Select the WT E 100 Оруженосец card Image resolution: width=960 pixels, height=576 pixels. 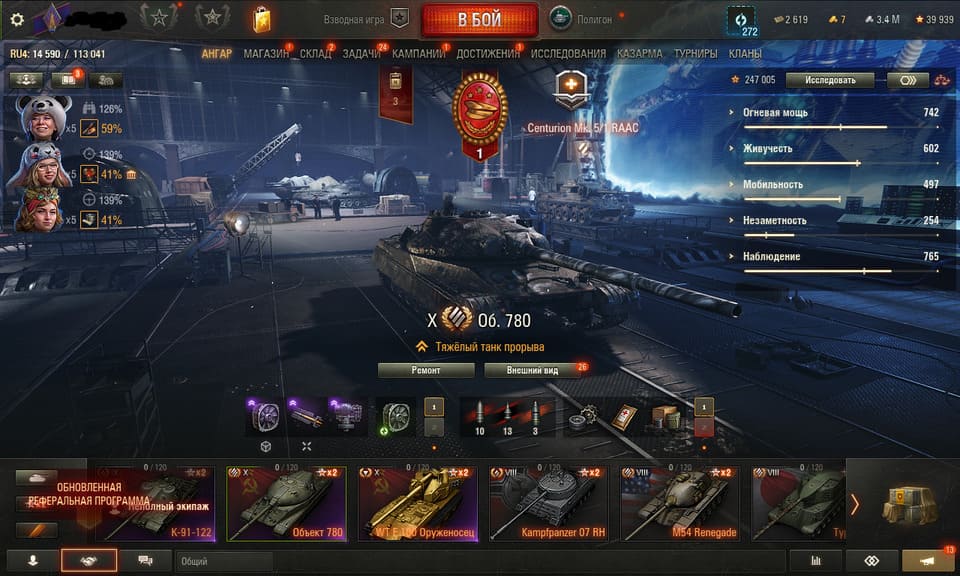point(418,503)
